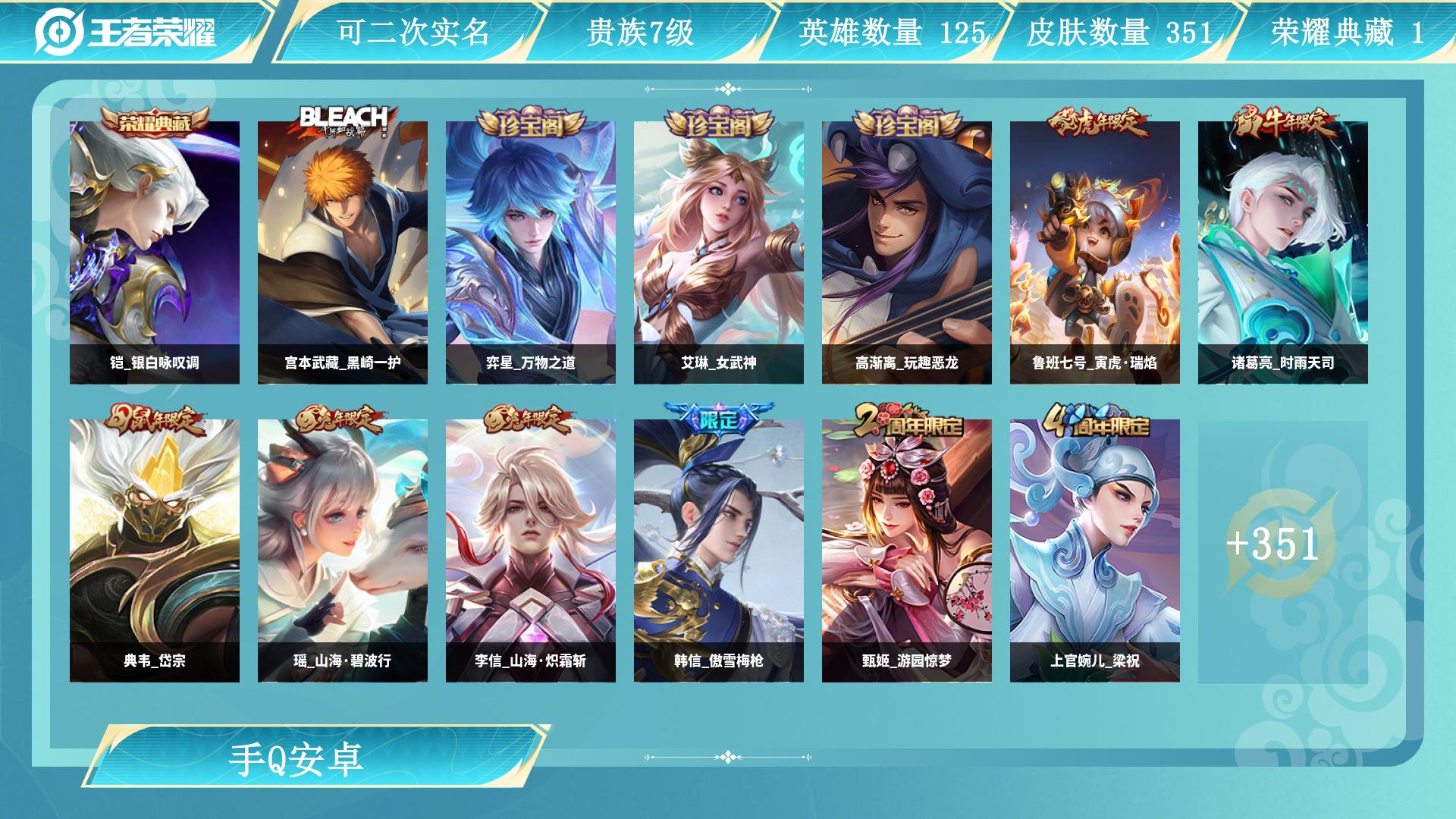Click the 王者荣耀 logo

click(126, 32)
